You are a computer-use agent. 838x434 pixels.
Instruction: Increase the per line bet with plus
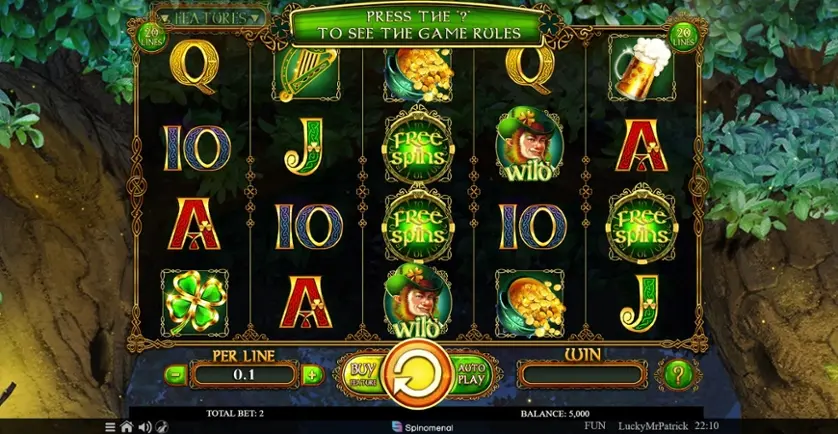[x=311, y=375]
